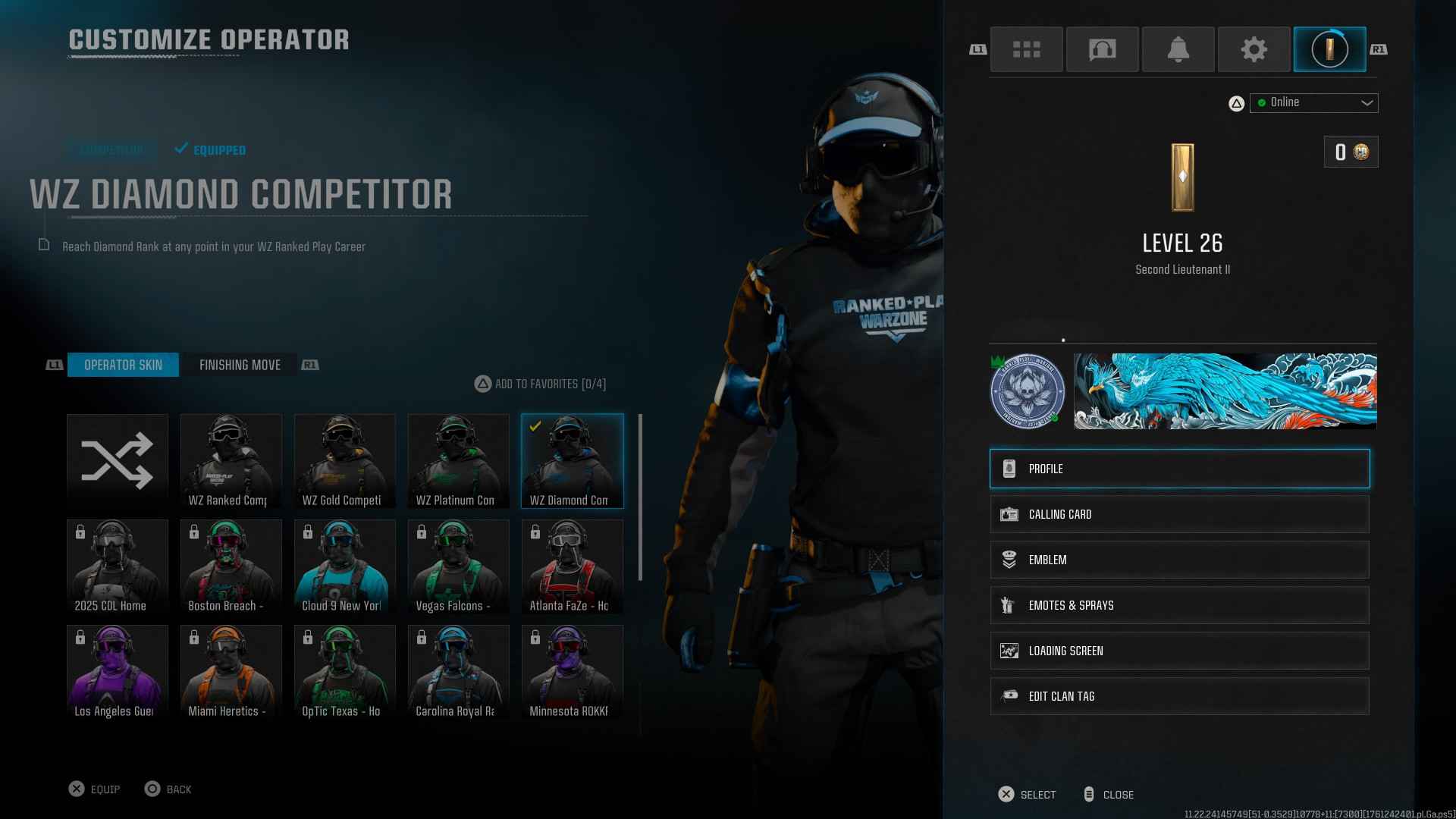The width and height of the screenshot is (1456, 819).
Task: Click the Calling Card icon in identity menu
Action: (x=1009, y=513)
